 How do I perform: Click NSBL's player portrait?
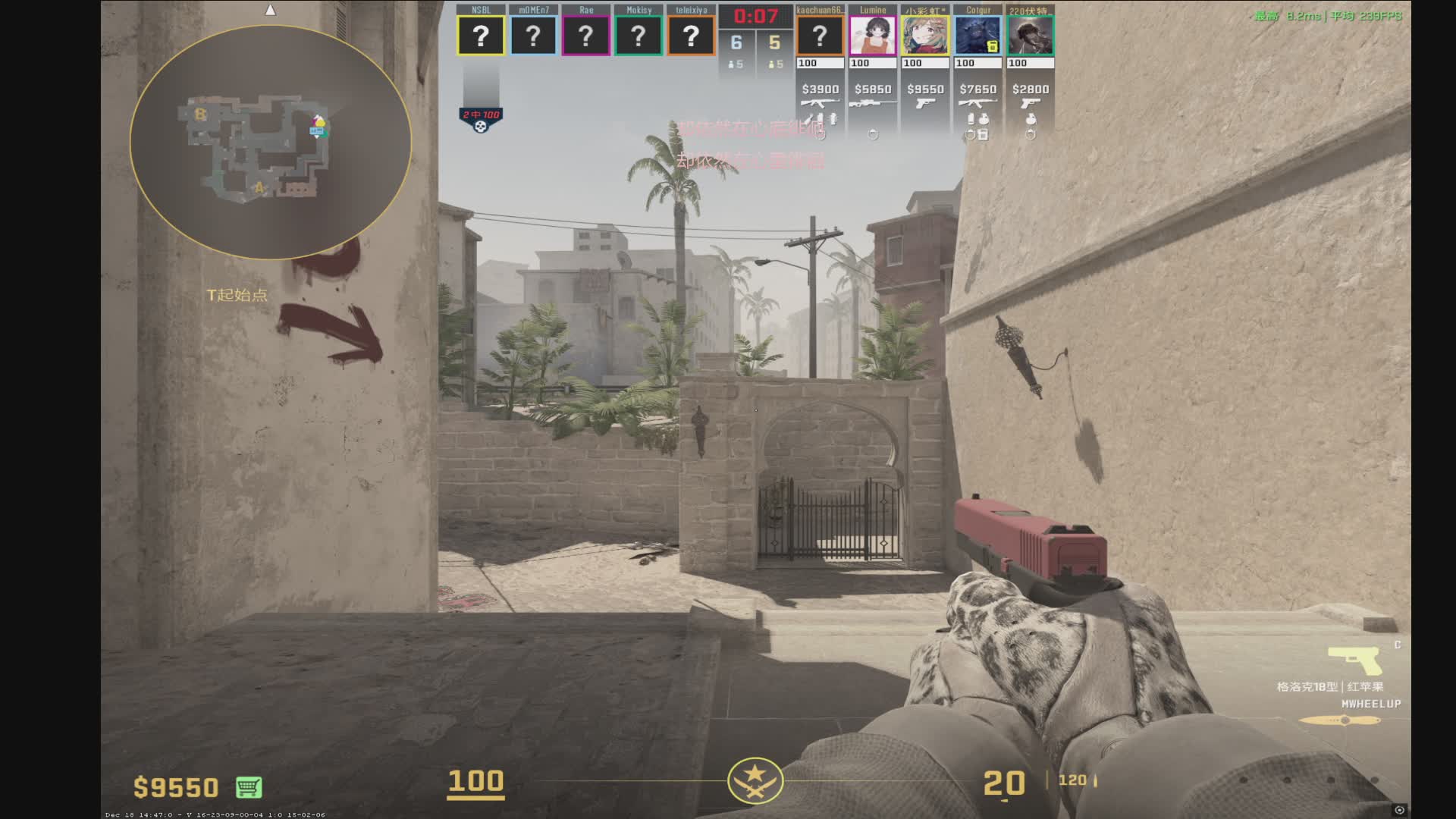(481, 36)
